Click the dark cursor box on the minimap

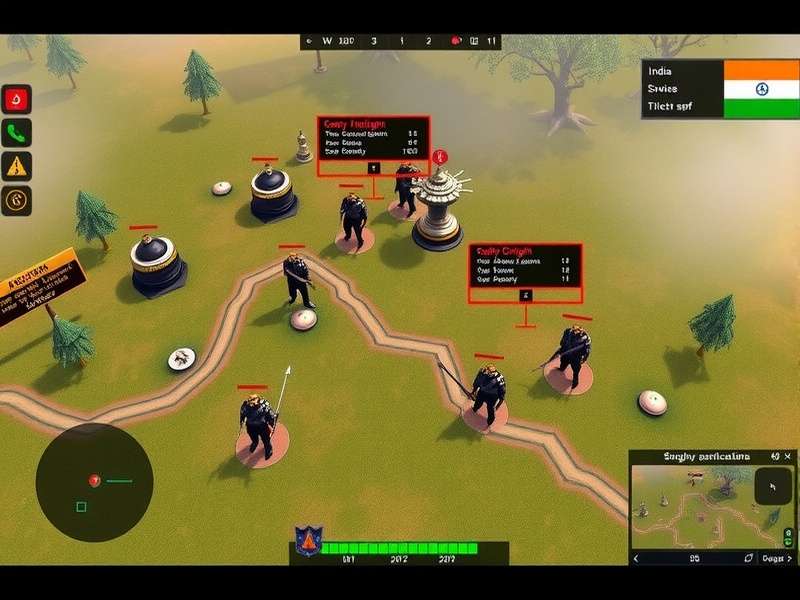(x=772, y=487)
